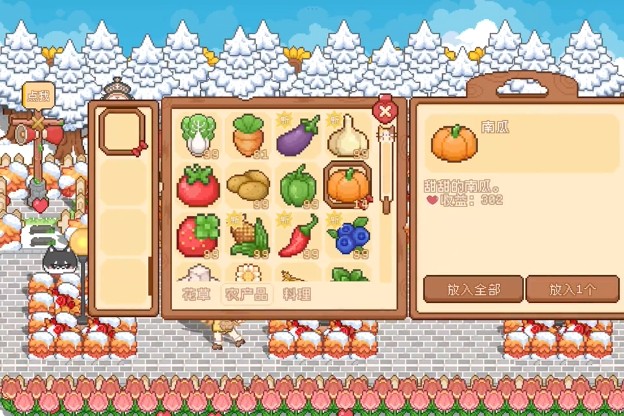Screen dimensions: 624x416
Task: Open the 农产品 tab
Action: [x=246, y=295]
